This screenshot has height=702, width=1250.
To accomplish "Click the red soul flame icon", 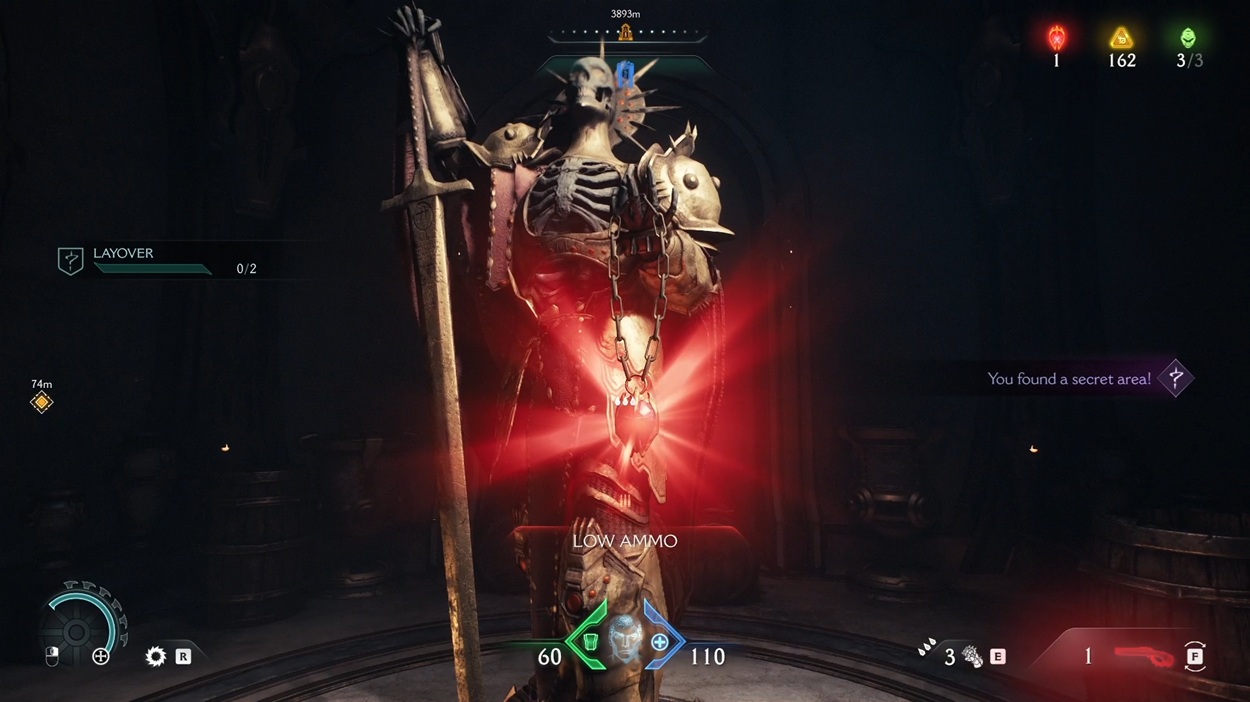I will 1056,39.
